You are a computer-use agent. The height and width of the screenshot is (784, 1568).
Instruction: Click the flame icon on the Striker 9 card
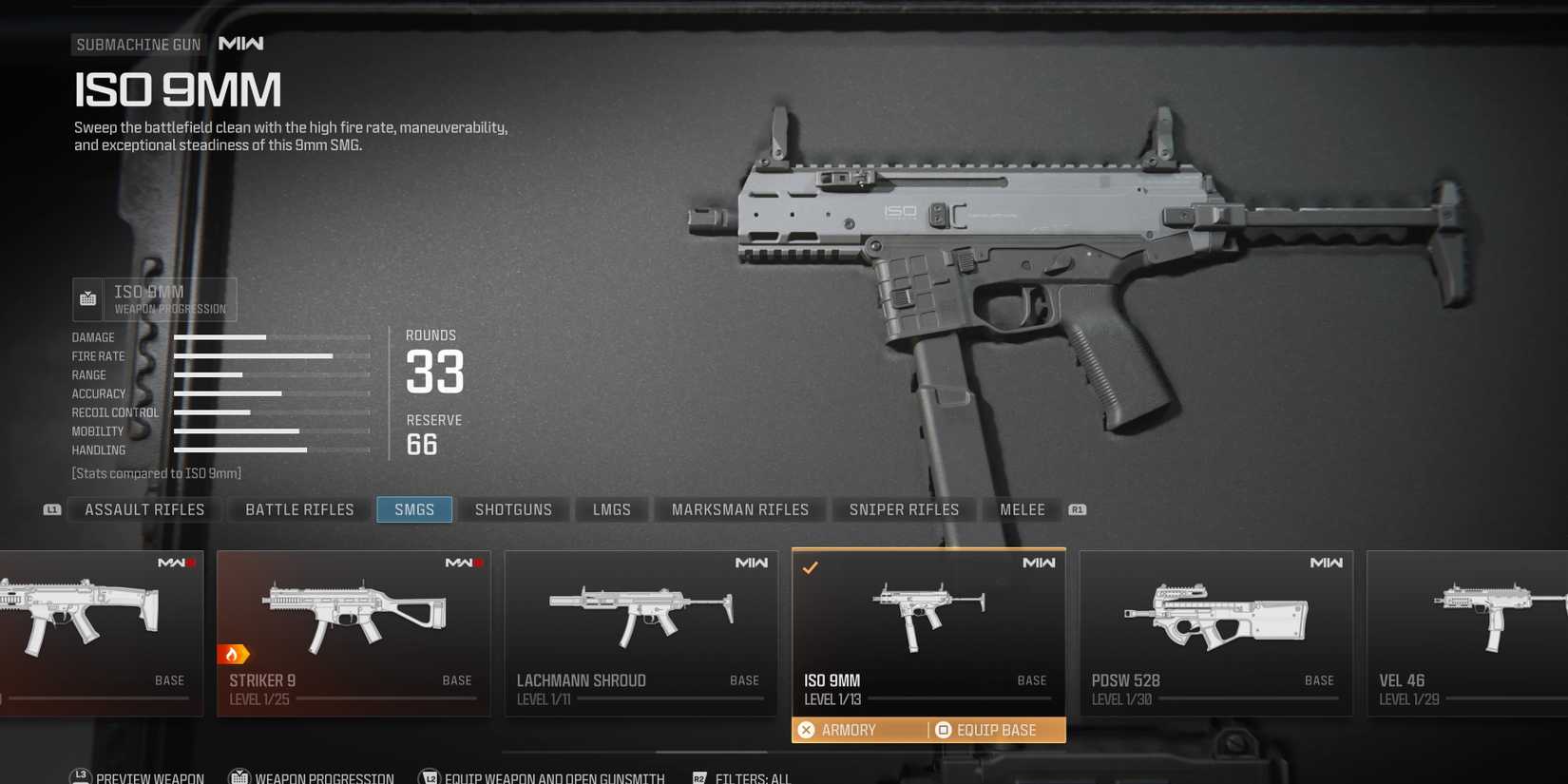[234, 654]
